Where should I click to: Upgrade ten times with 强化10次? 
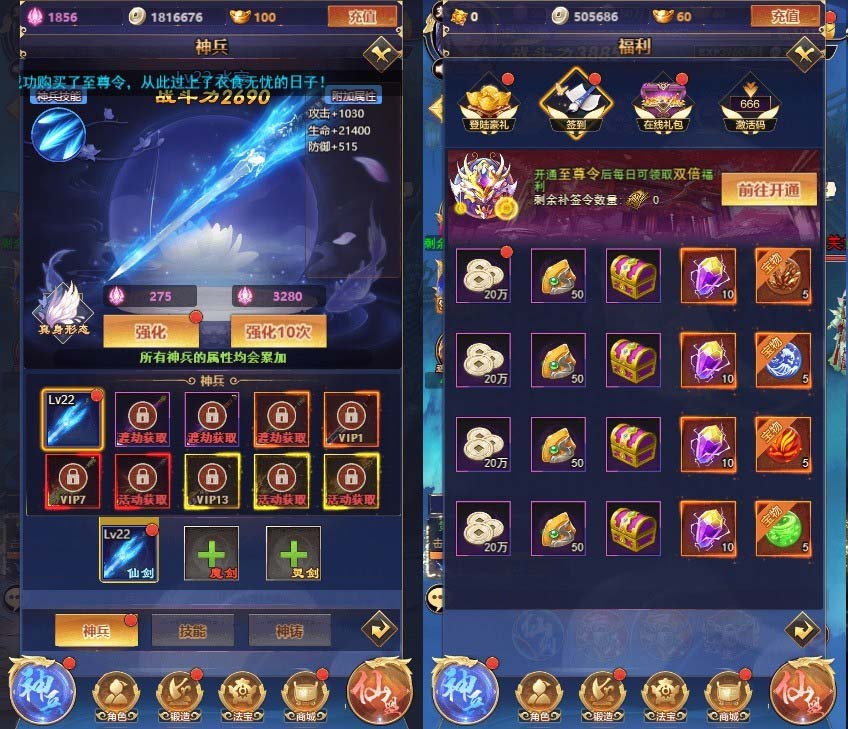click(x=279, y=331)
